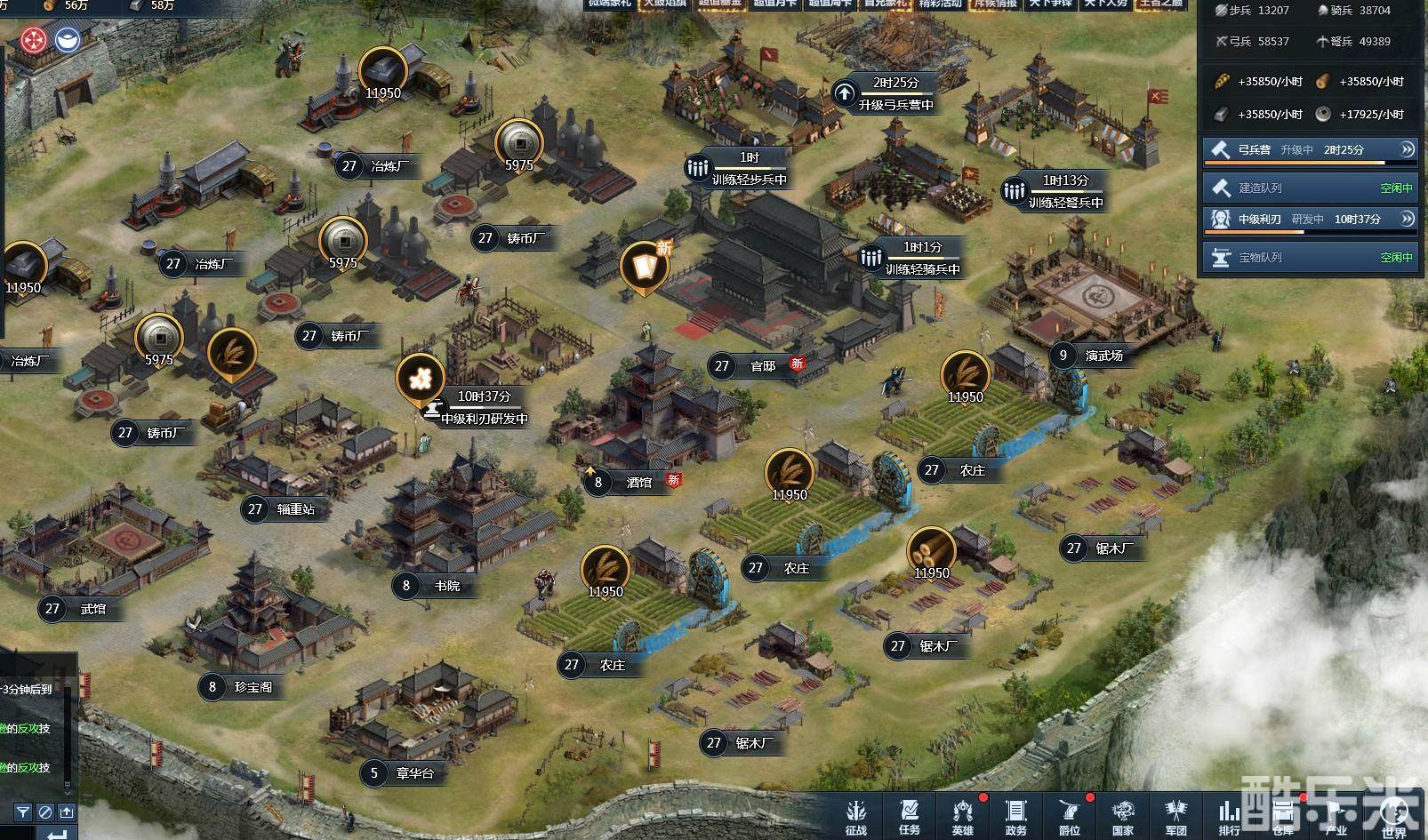Expand the 中级利刃 research queue arrow

pyautogui.click(x=1408, y=219)
